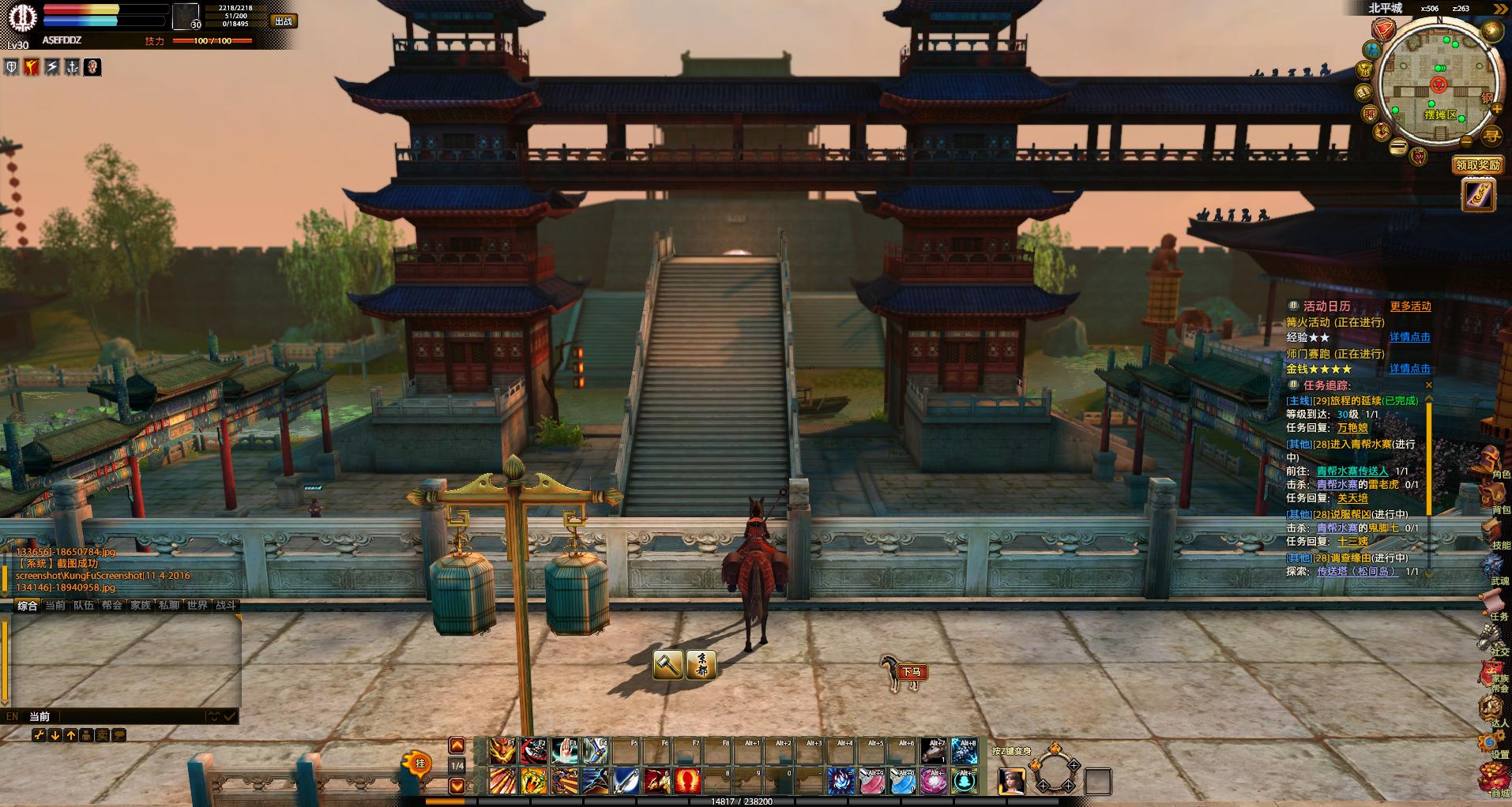Switch chat to the 队伍 tab

click(84, 606)
